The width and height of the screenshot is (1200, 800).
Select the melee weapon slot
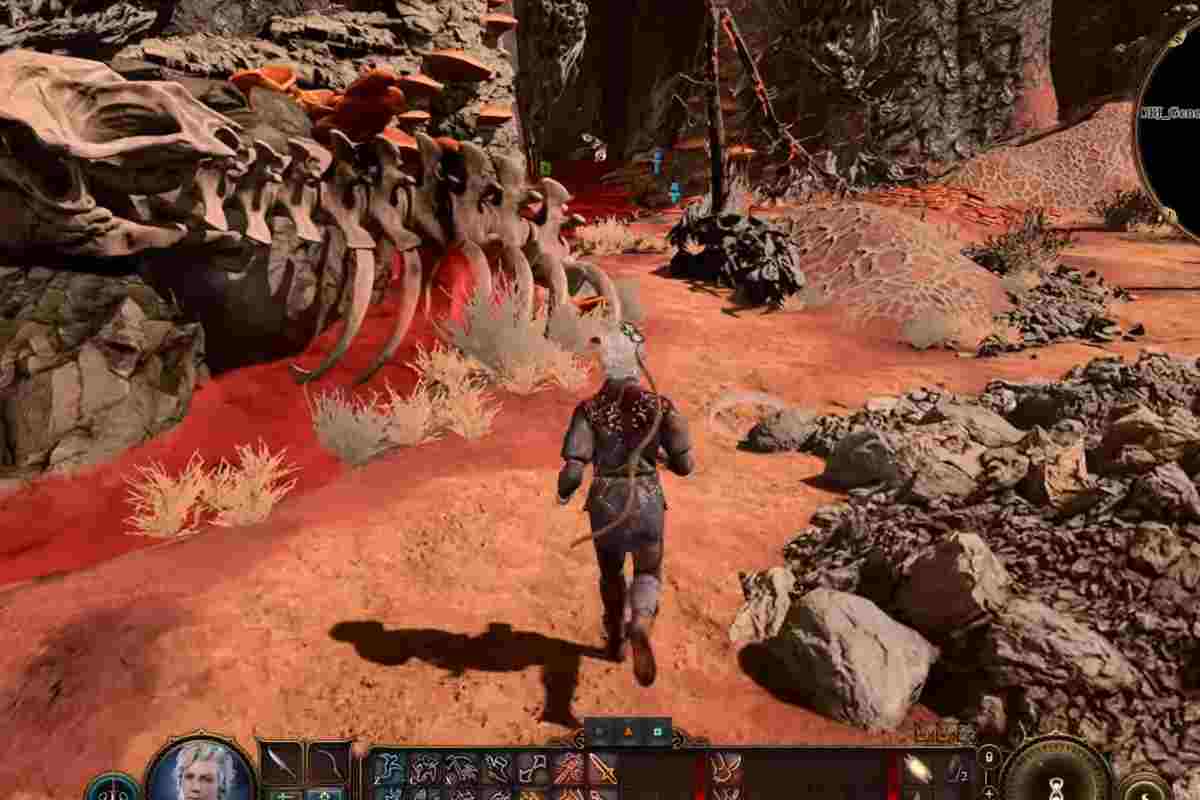click(279, 764)
